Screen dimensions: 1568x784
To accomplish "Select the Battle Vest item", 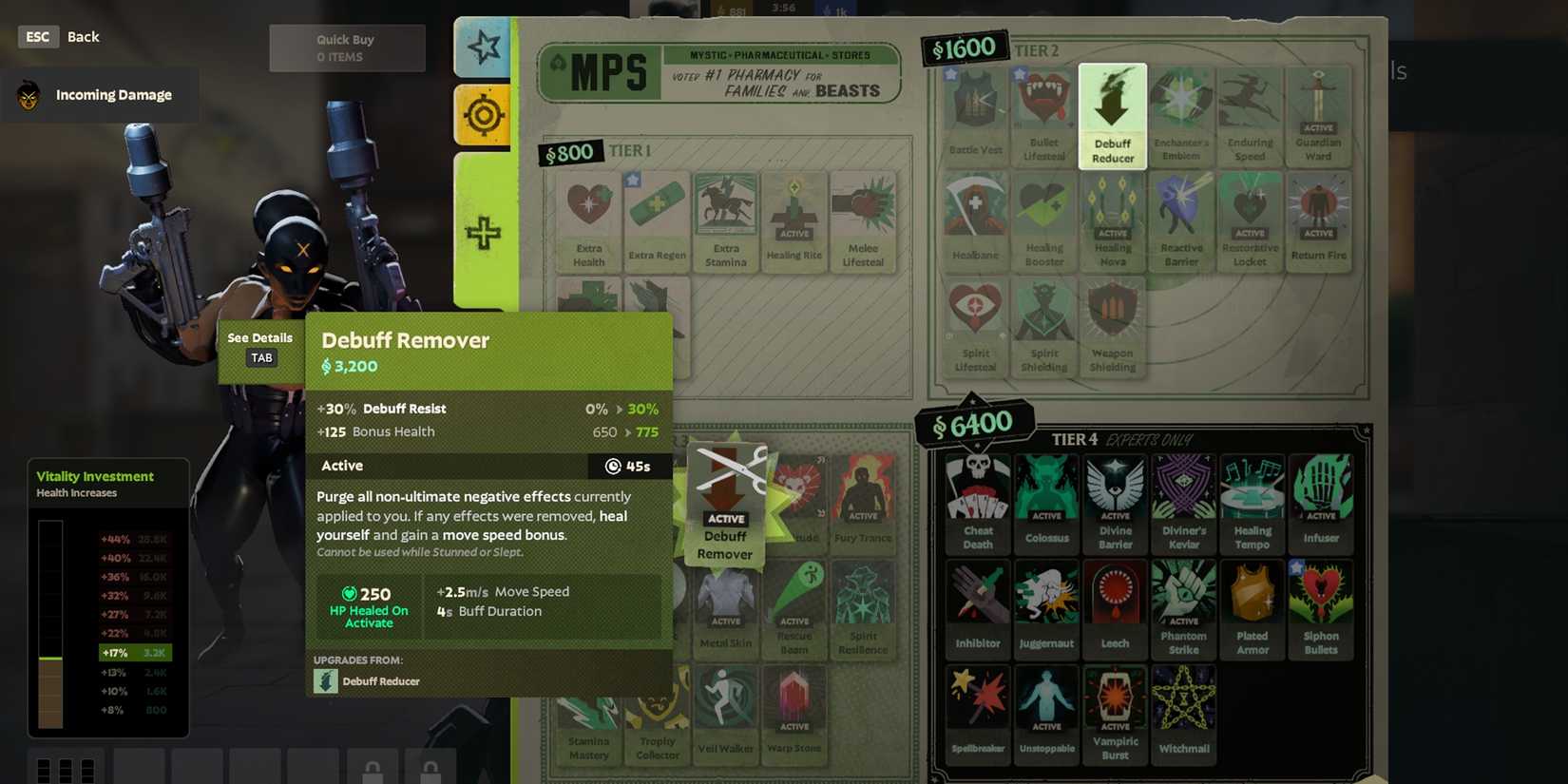I will tap(975, 112).
